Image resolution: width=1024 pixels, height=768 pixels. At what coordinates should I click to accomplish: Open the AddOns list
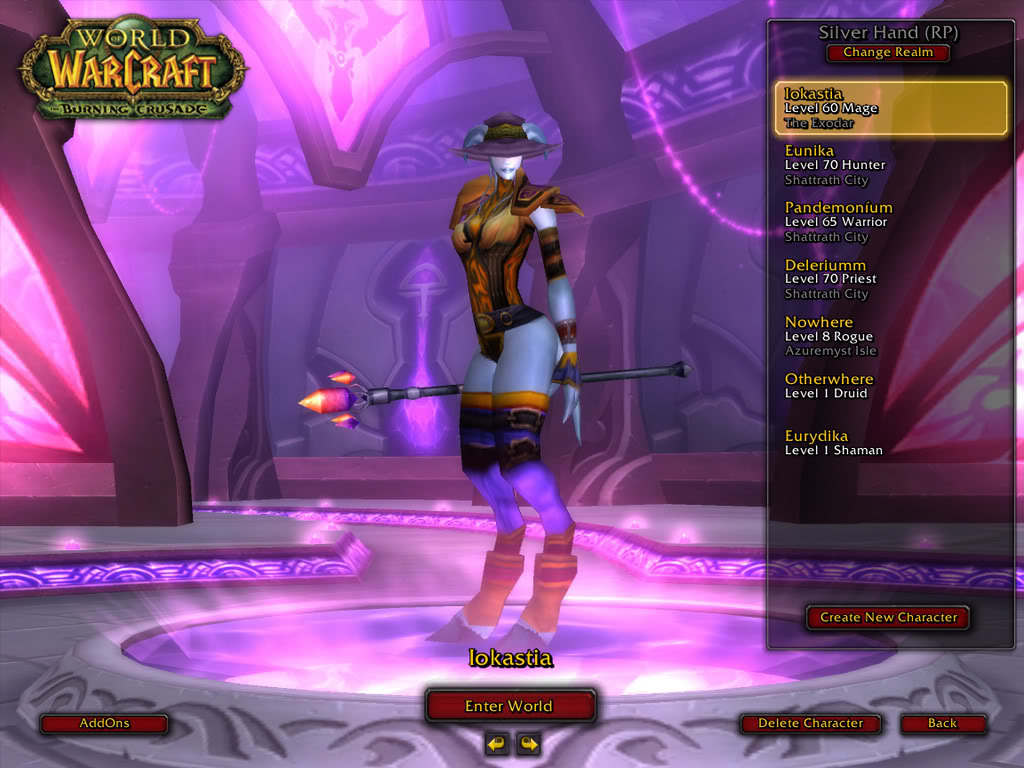104,723
